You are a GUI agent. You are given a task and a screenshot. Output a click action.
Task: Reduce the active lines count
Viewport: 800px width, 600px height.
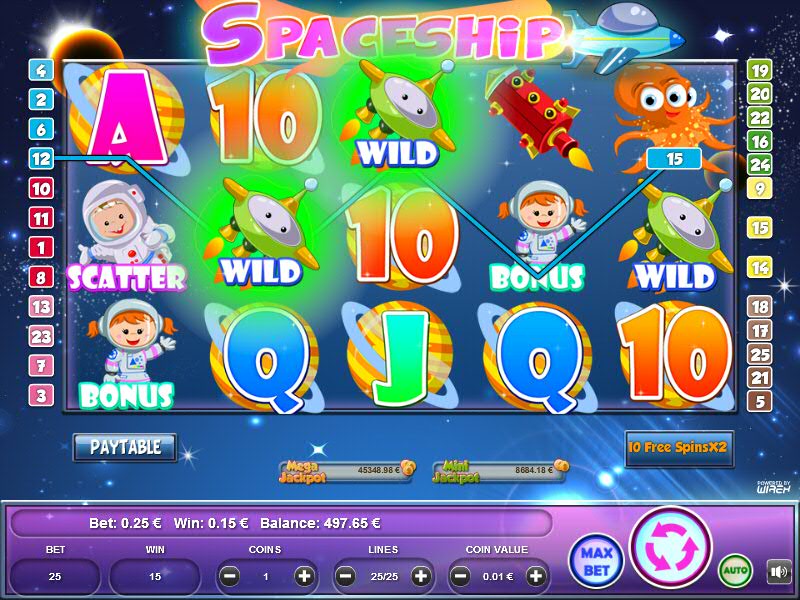click(x=345, y=576)
